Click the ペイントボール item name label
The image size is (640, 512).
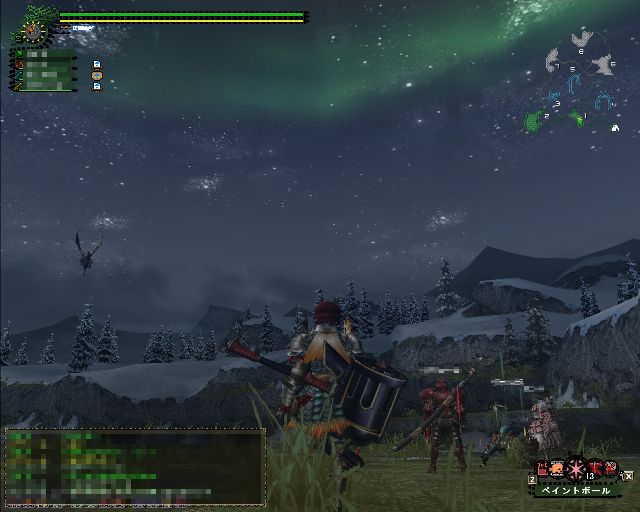576,490
